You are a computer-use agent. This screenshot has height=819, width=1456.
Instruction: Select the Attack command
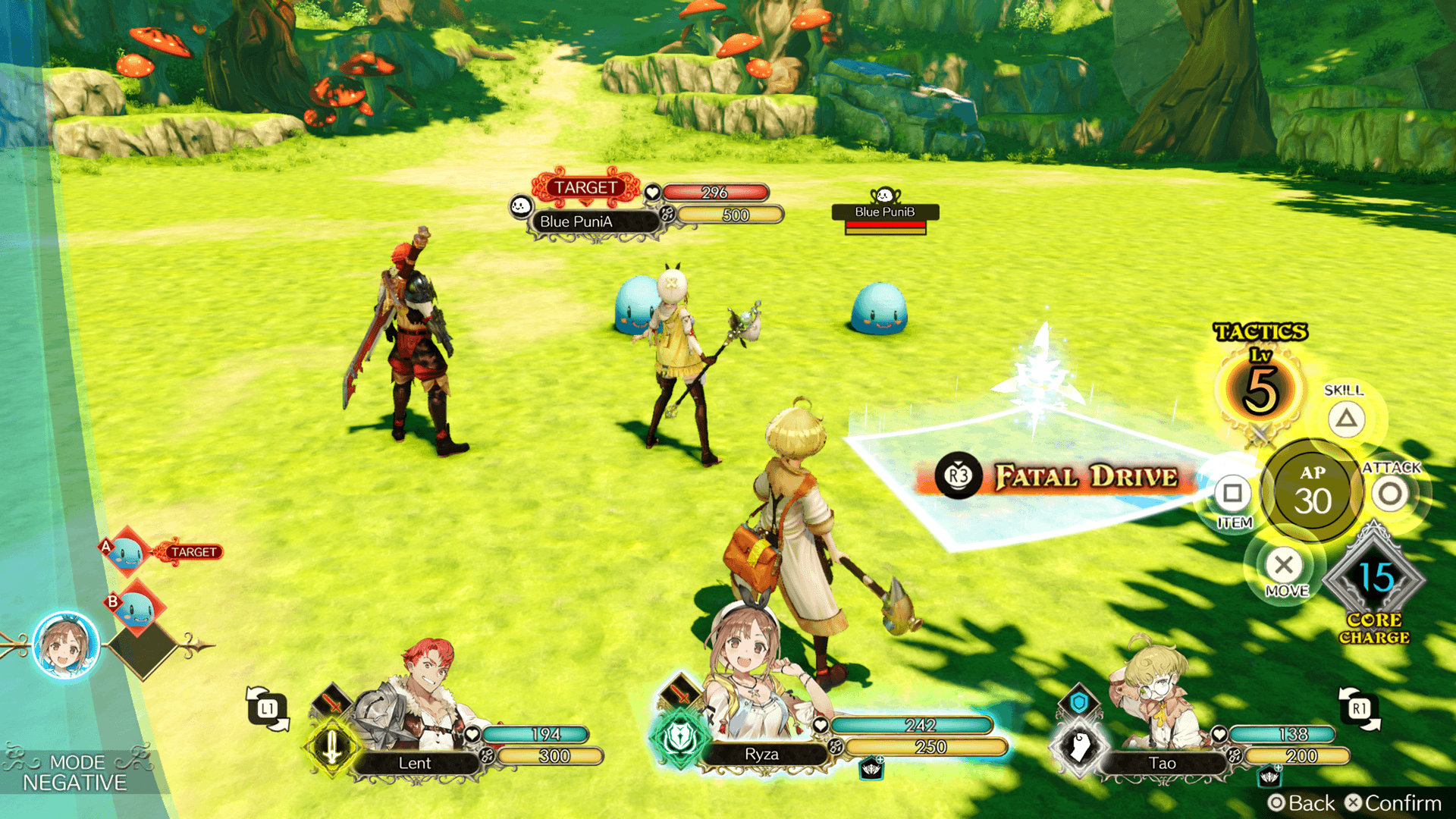pyautogui.click(x=1390, y=494)
